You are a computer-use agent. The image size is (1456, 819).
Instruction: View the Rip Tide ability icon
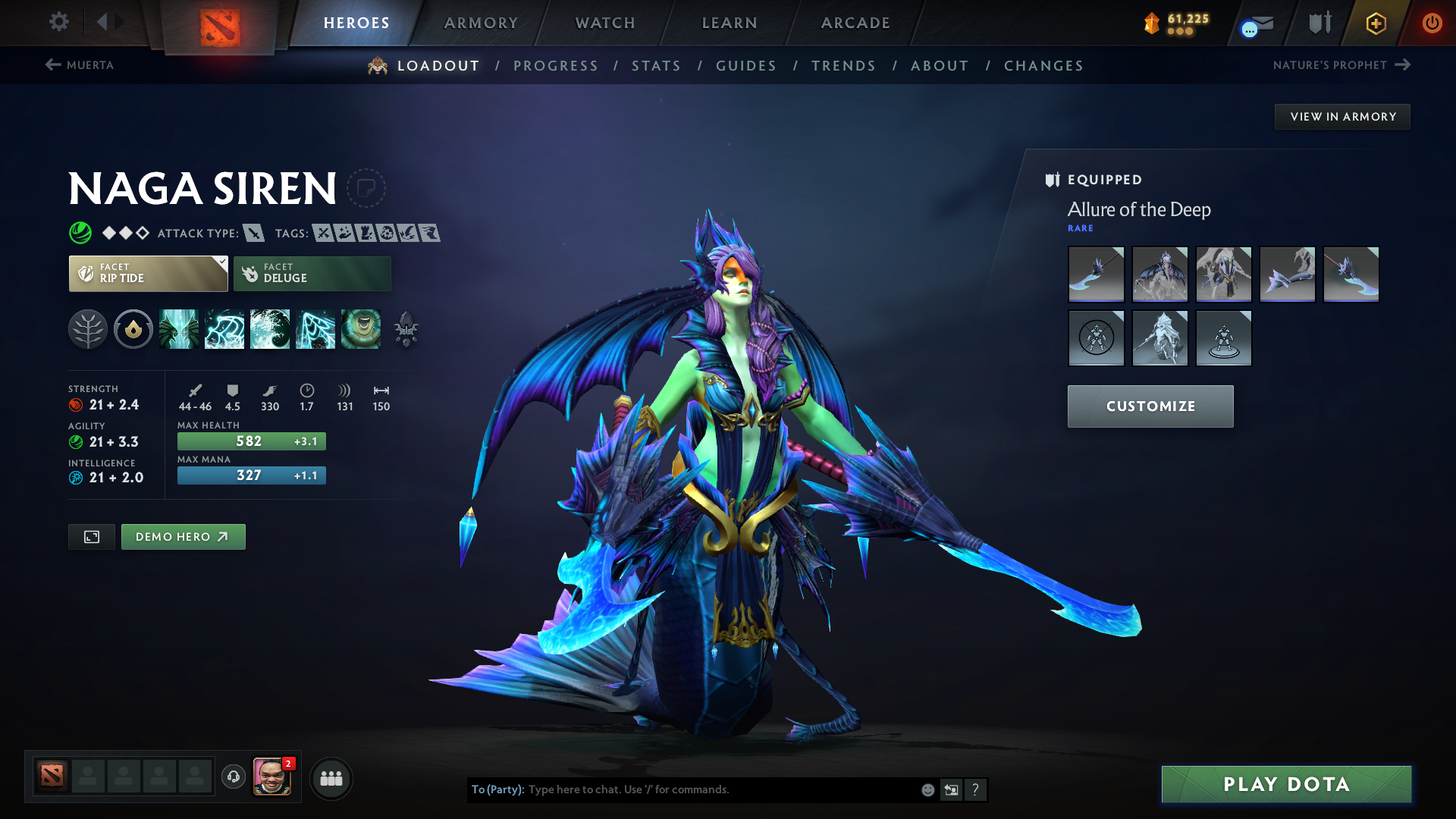tap(270, 329)
